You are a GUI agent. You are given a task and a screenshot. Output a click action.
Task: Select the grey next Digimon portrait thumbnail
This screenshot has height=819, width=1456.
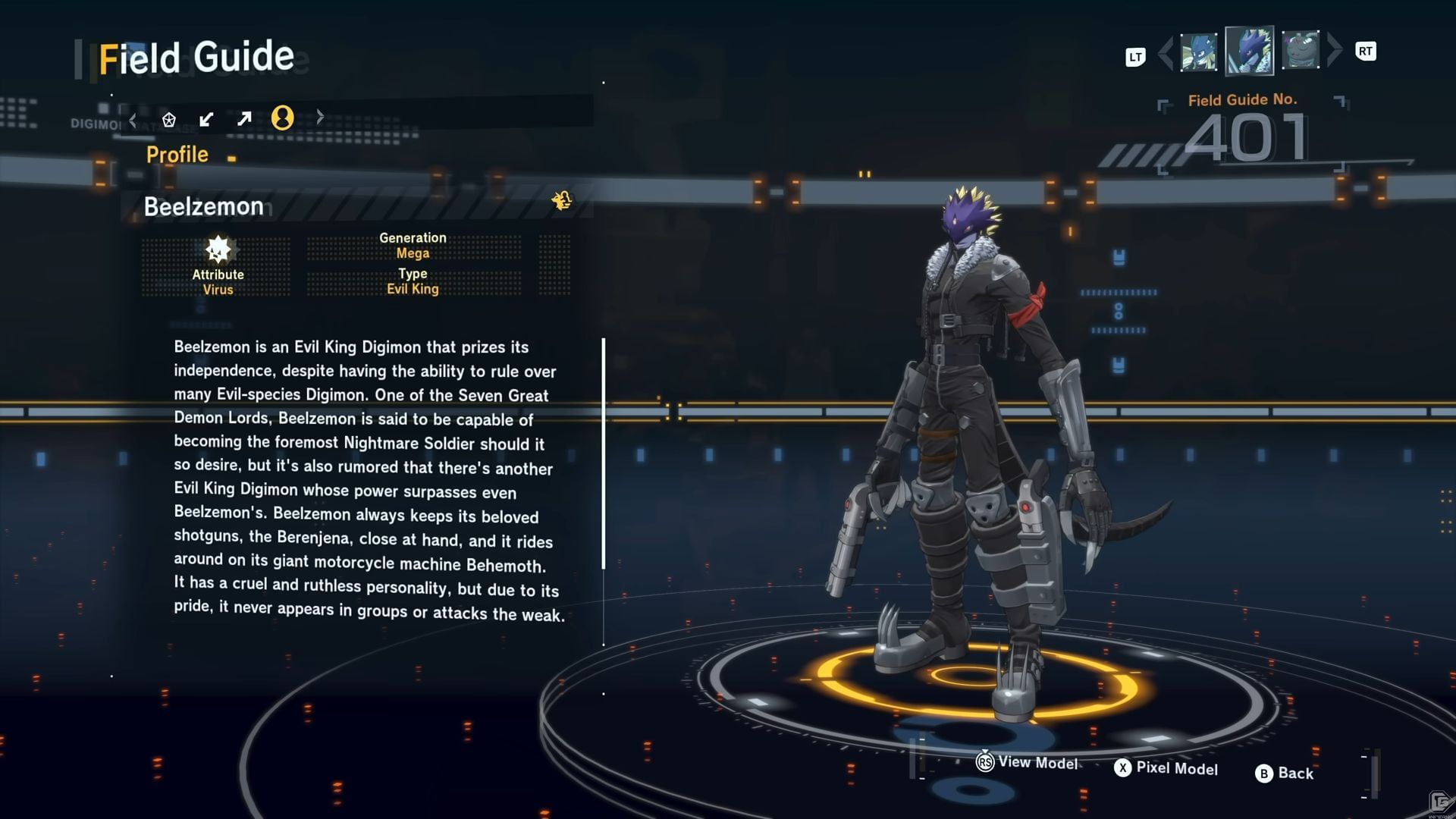[x=1301, y=50]
